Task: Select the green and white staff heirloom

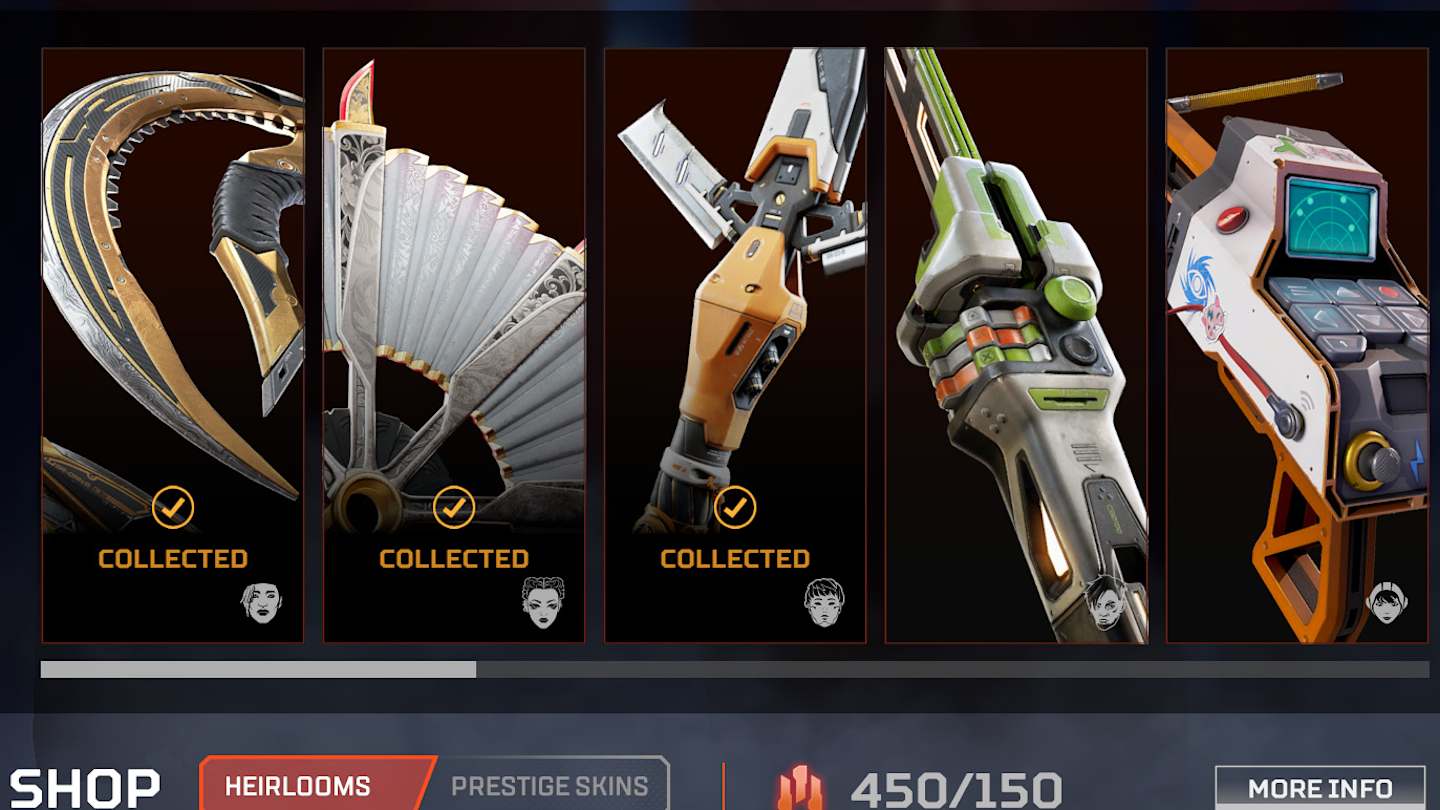Action: coord(1016,345)
